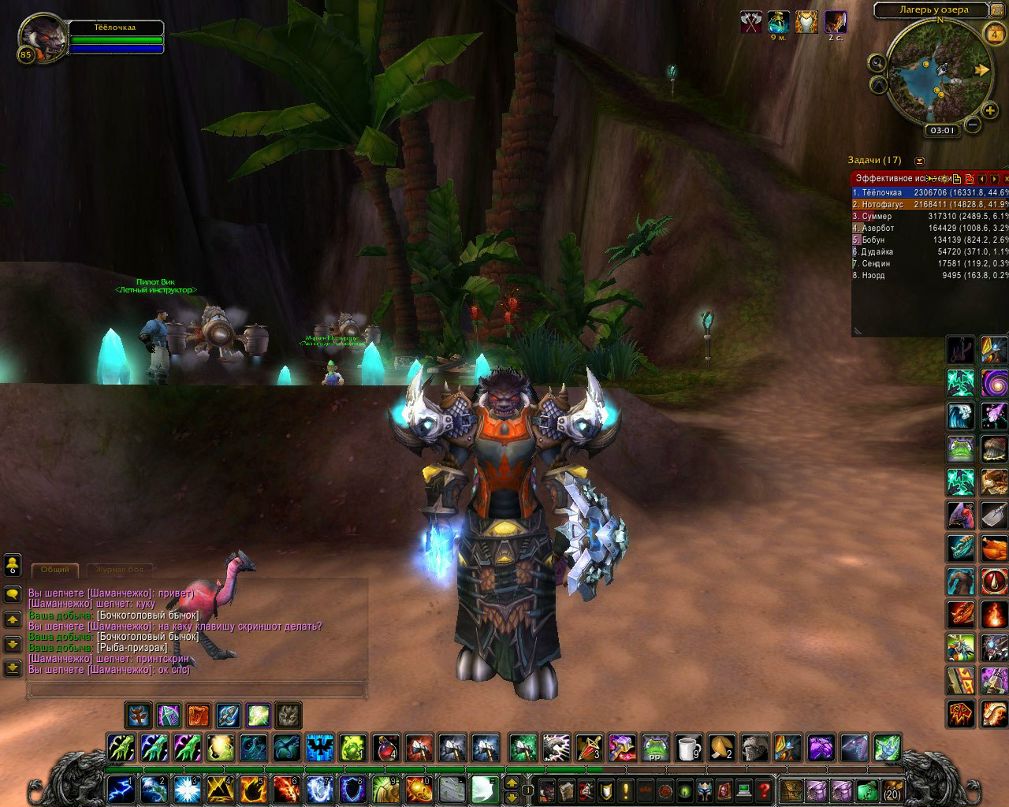Viewport: 1009px width, 807px height.
Task: Click the Тёёлочкаа player portrait
Action: (x=42, y=39)
